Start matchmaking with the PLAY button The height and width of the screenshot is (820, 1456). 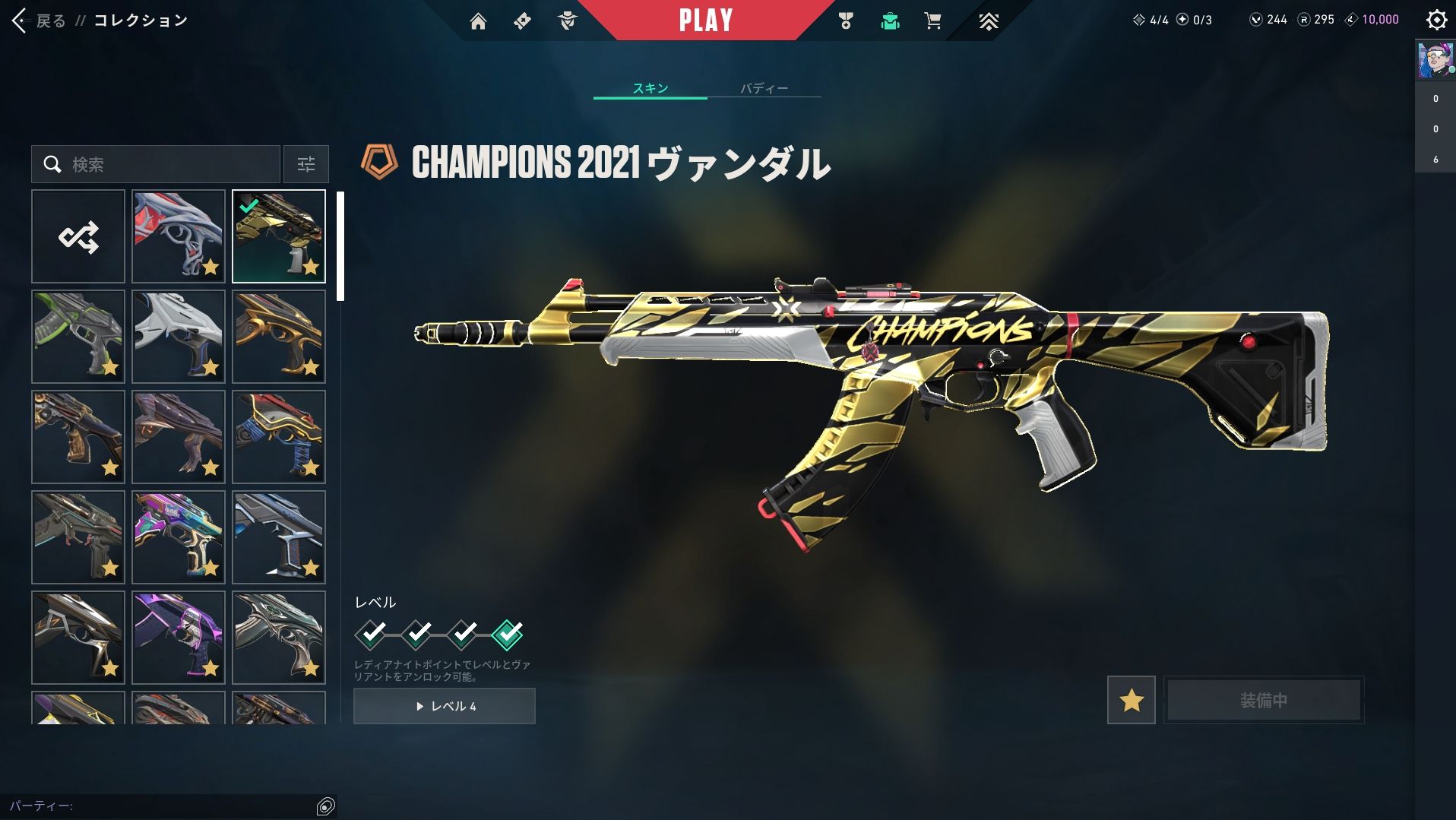(705, 21)
